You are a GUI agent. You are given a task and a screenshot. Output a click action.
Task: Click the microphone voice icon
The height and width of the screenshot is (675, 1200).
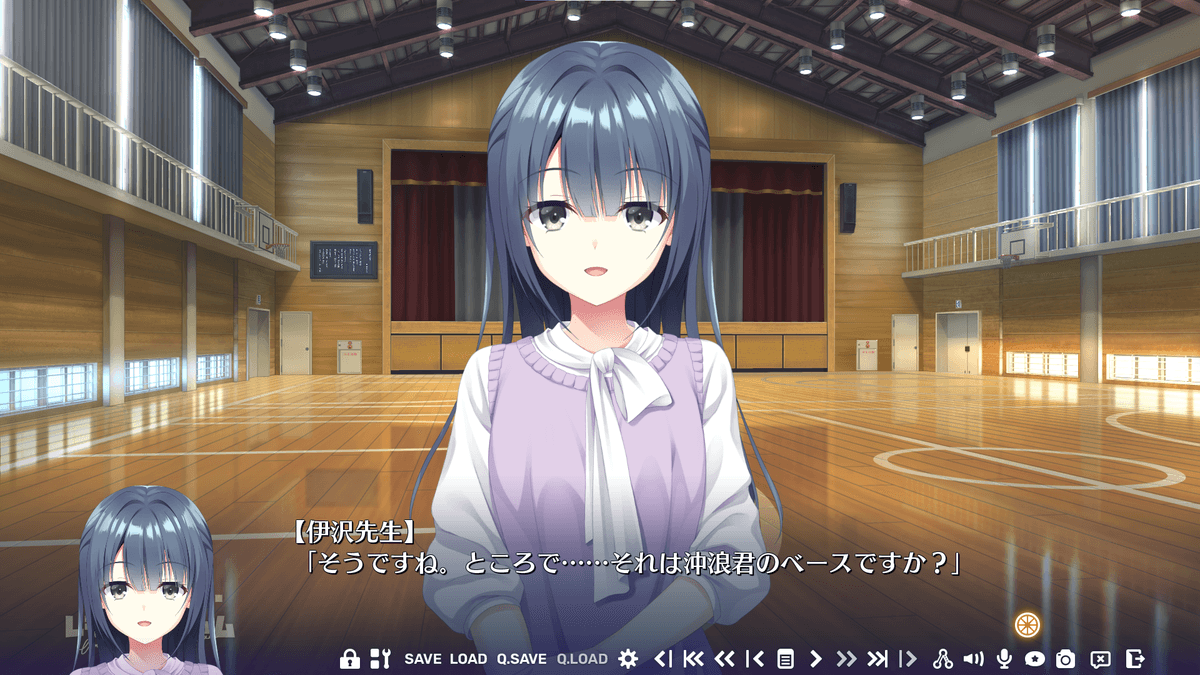tap(1004, 659)
